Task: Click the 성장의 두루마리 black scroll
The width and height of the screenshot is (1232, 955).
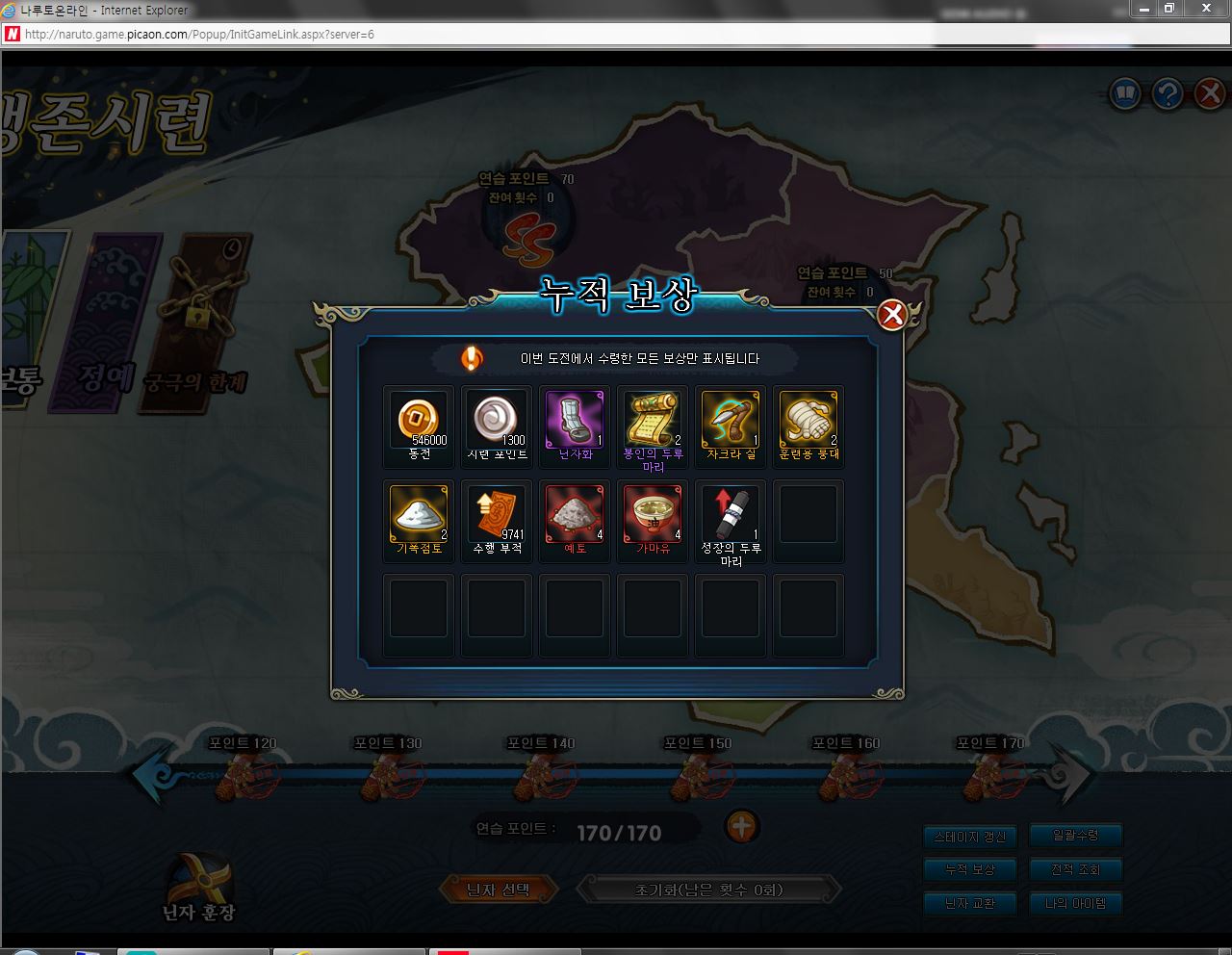Action: click(x=731, y=514)
